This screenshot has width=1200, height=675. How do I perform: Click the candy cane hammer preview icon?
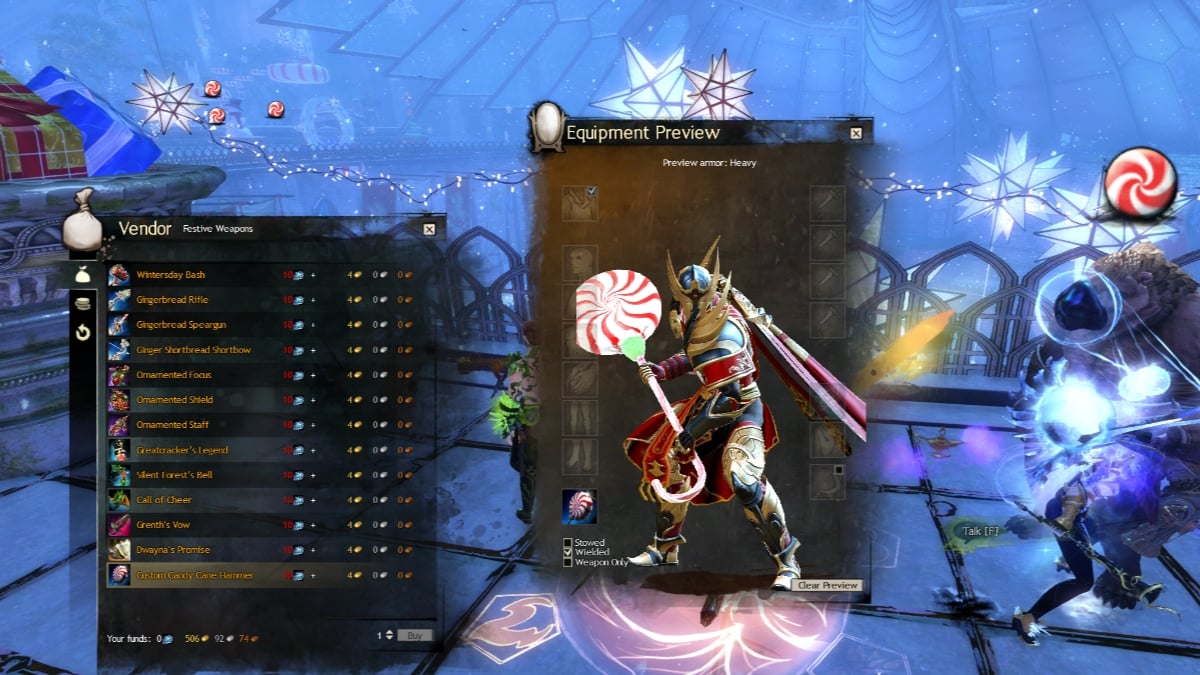coord(580,507)
